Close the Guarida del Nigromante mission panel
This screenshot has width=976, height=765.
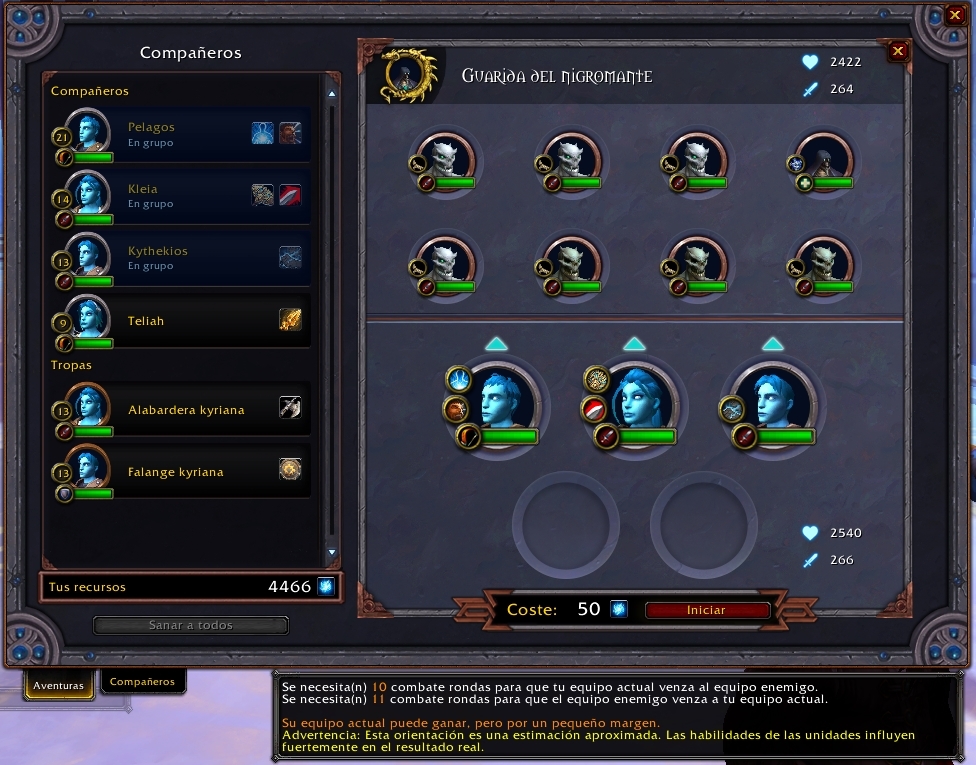(898, 51)
